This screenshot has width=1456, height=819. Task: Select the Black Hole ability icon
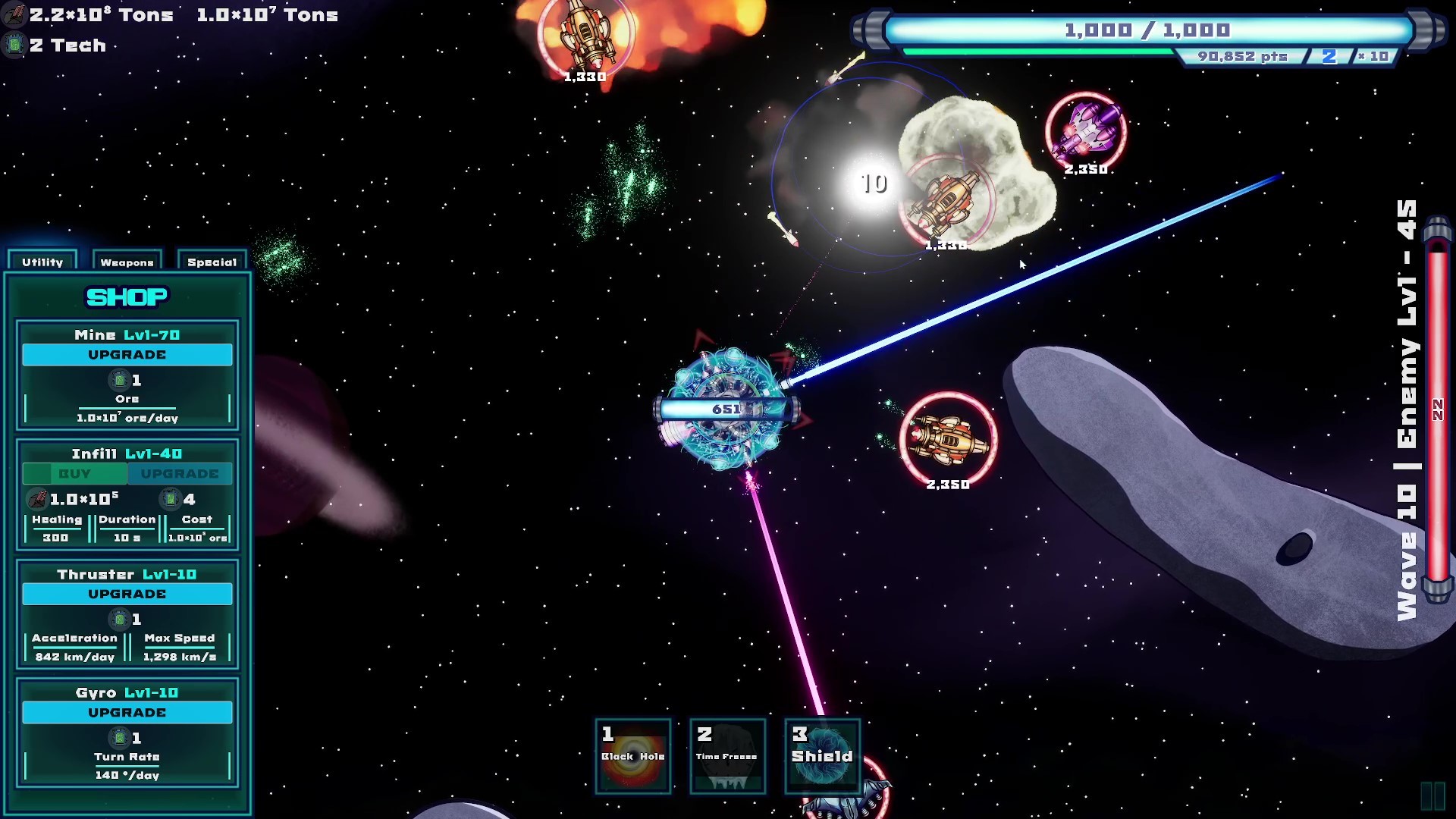(632, 757)
